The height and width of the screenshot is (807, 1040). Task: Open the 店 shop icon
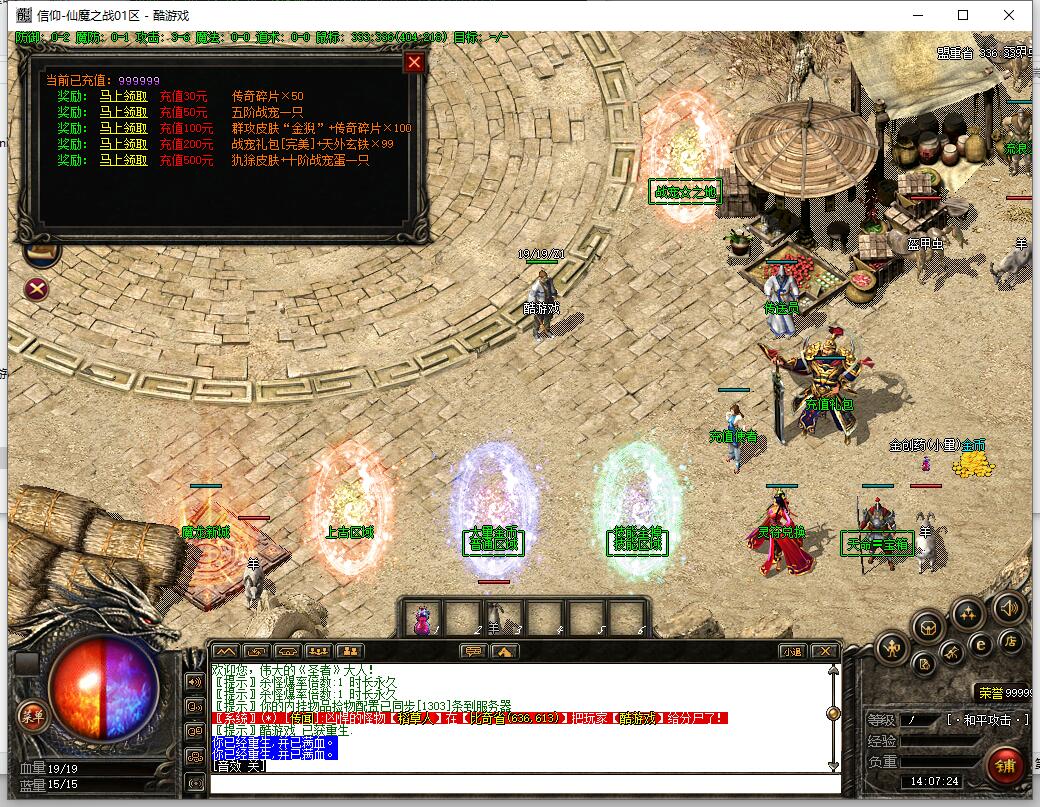1011,640
